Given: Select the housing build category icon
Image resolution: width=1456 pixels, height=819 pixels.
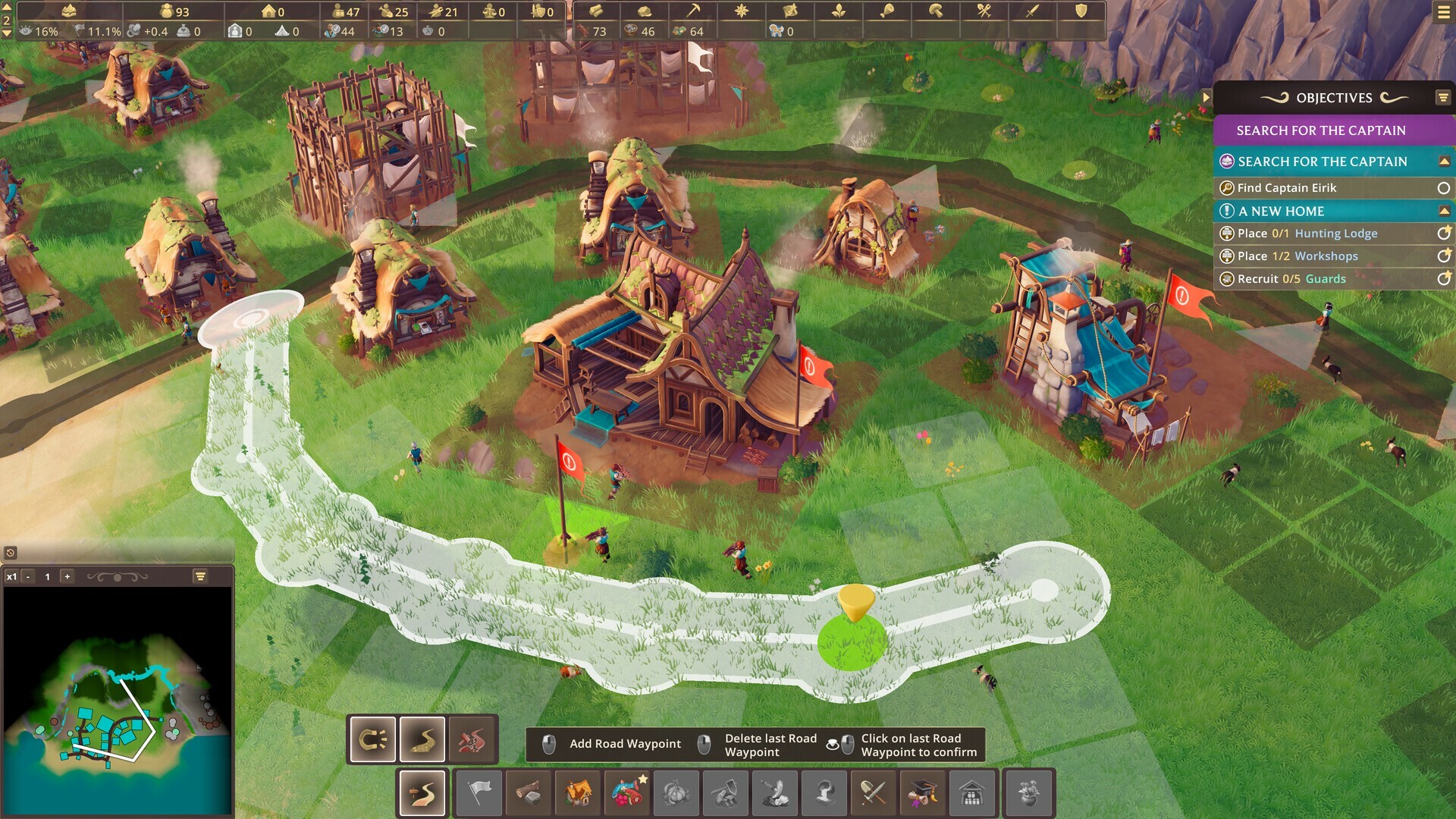Looking at the screenshot, I should click(x=576, y=792).
